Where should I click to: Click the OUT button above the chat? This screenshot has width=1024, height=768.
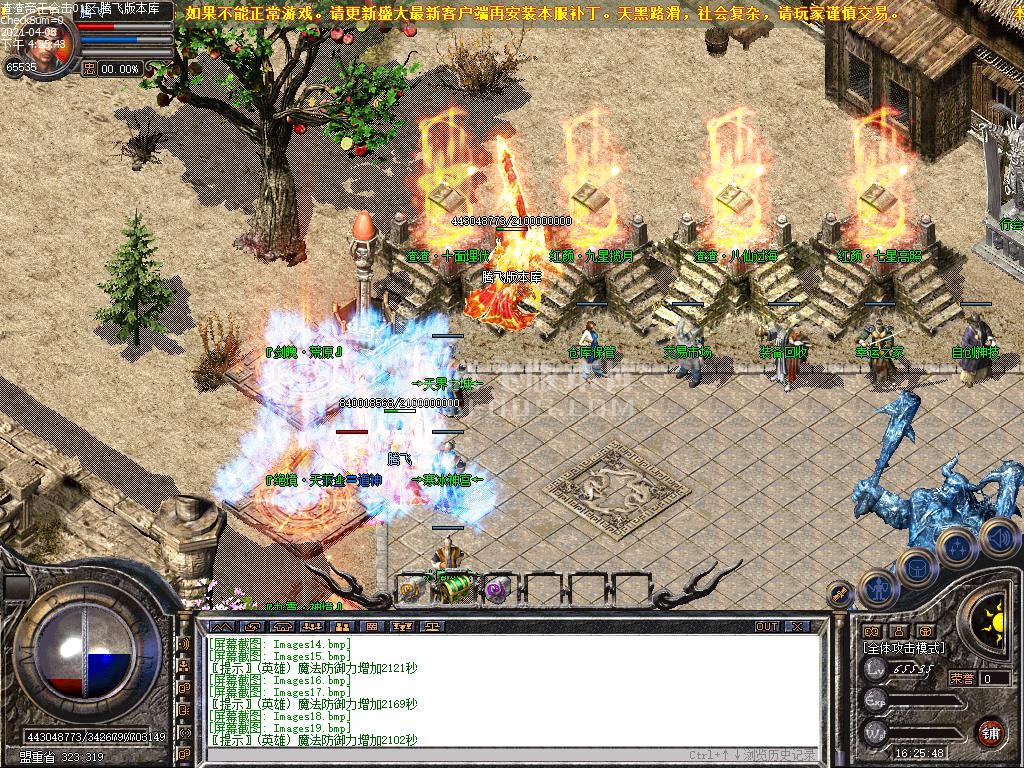tap(767, 626)
